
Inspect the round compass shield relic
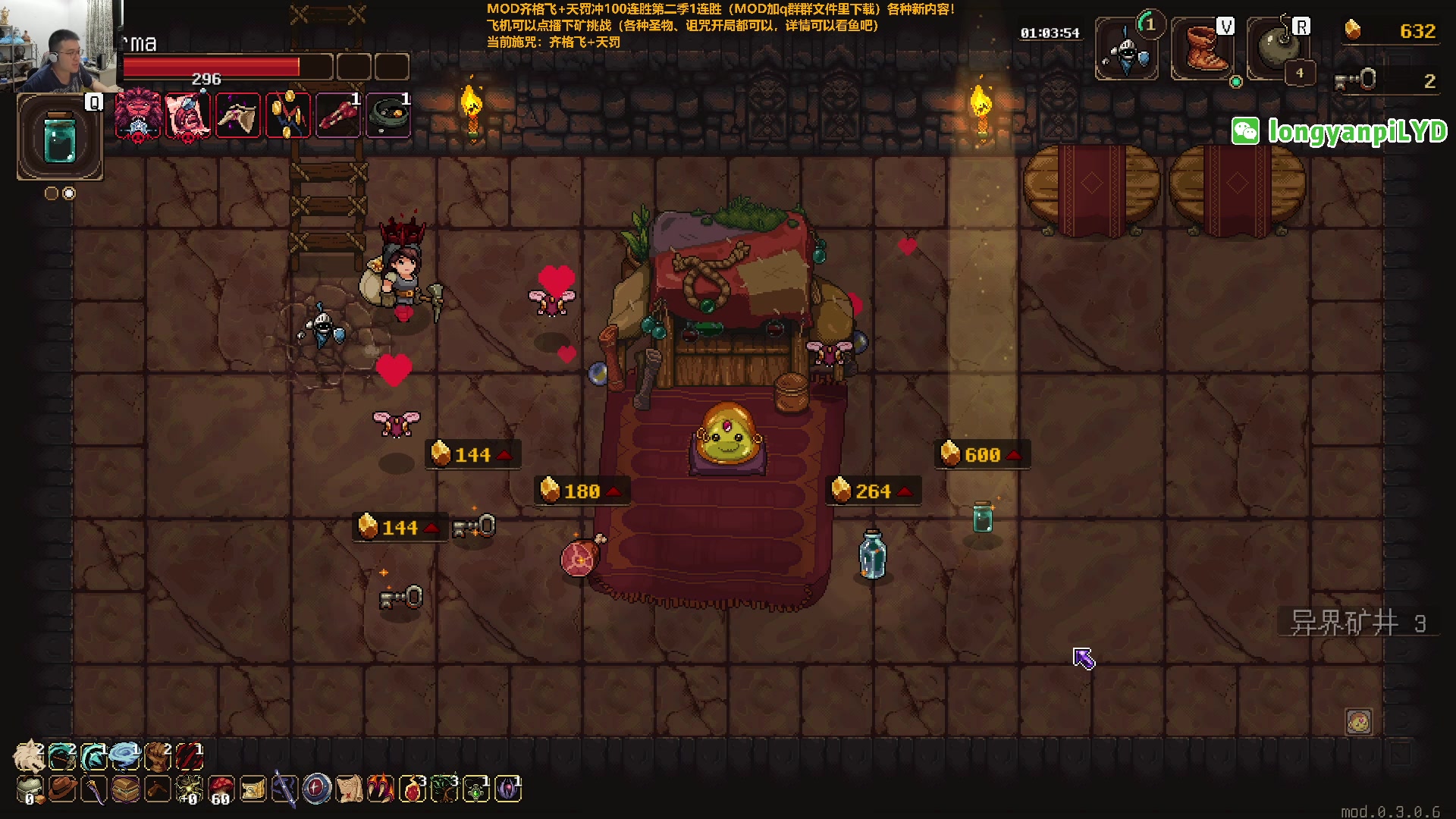[x=316, y=789]
